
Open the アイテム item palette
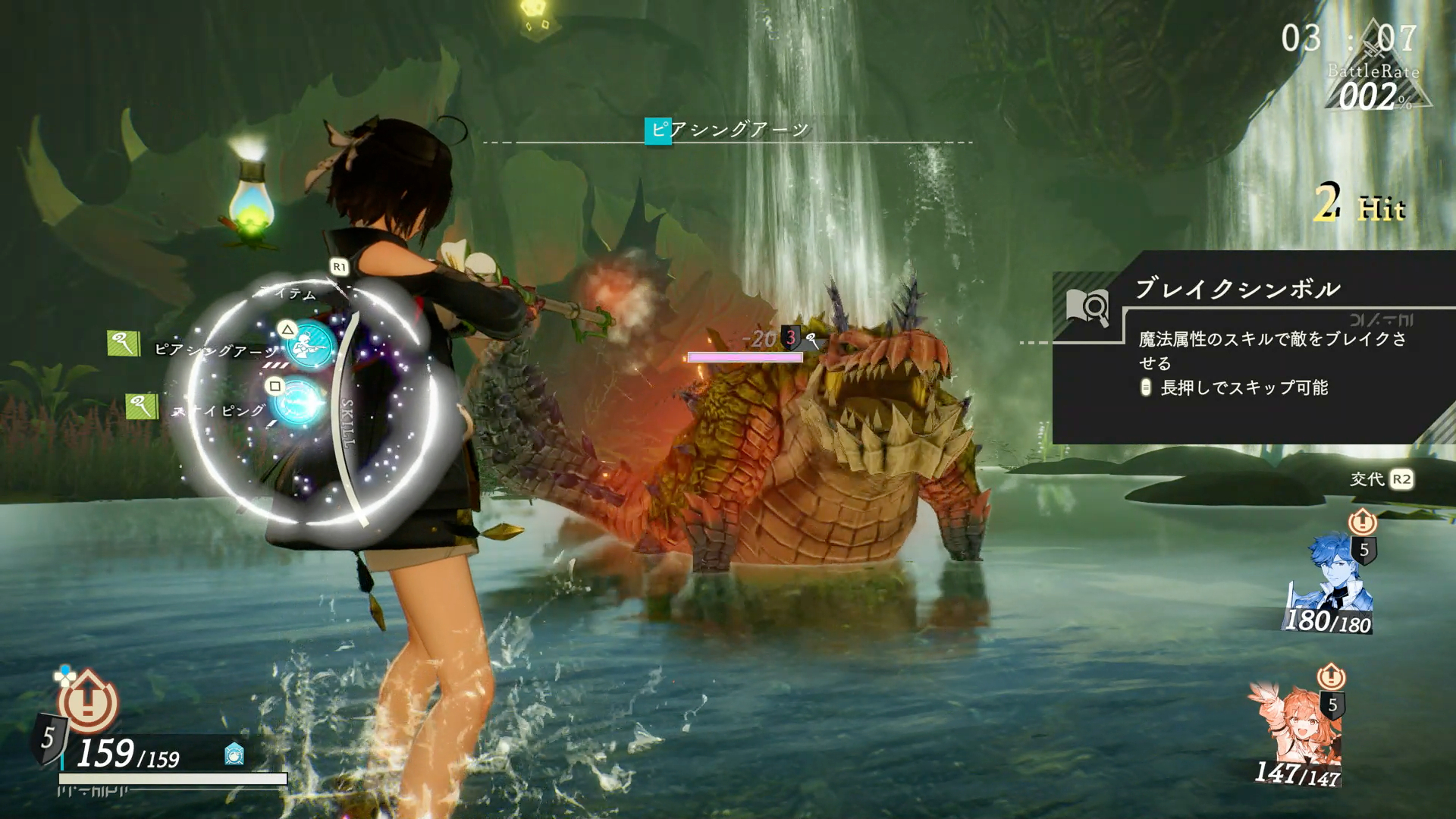point(291,293)
